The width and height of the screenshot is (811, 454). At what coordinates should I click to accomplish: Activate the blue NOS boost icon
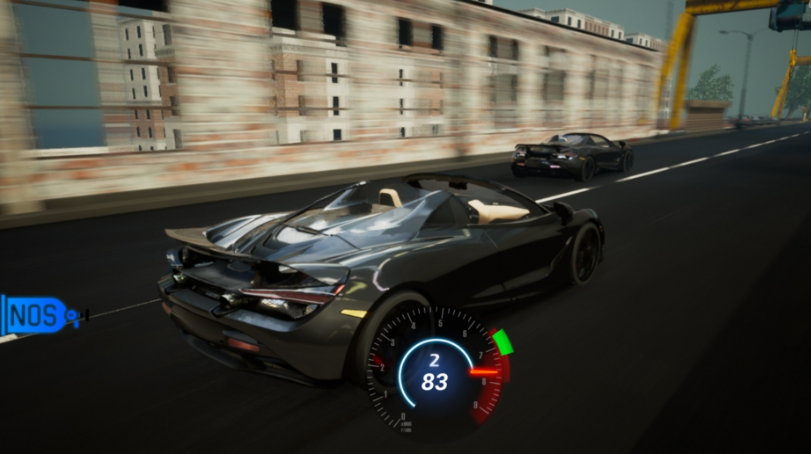(x=38, y=316)
